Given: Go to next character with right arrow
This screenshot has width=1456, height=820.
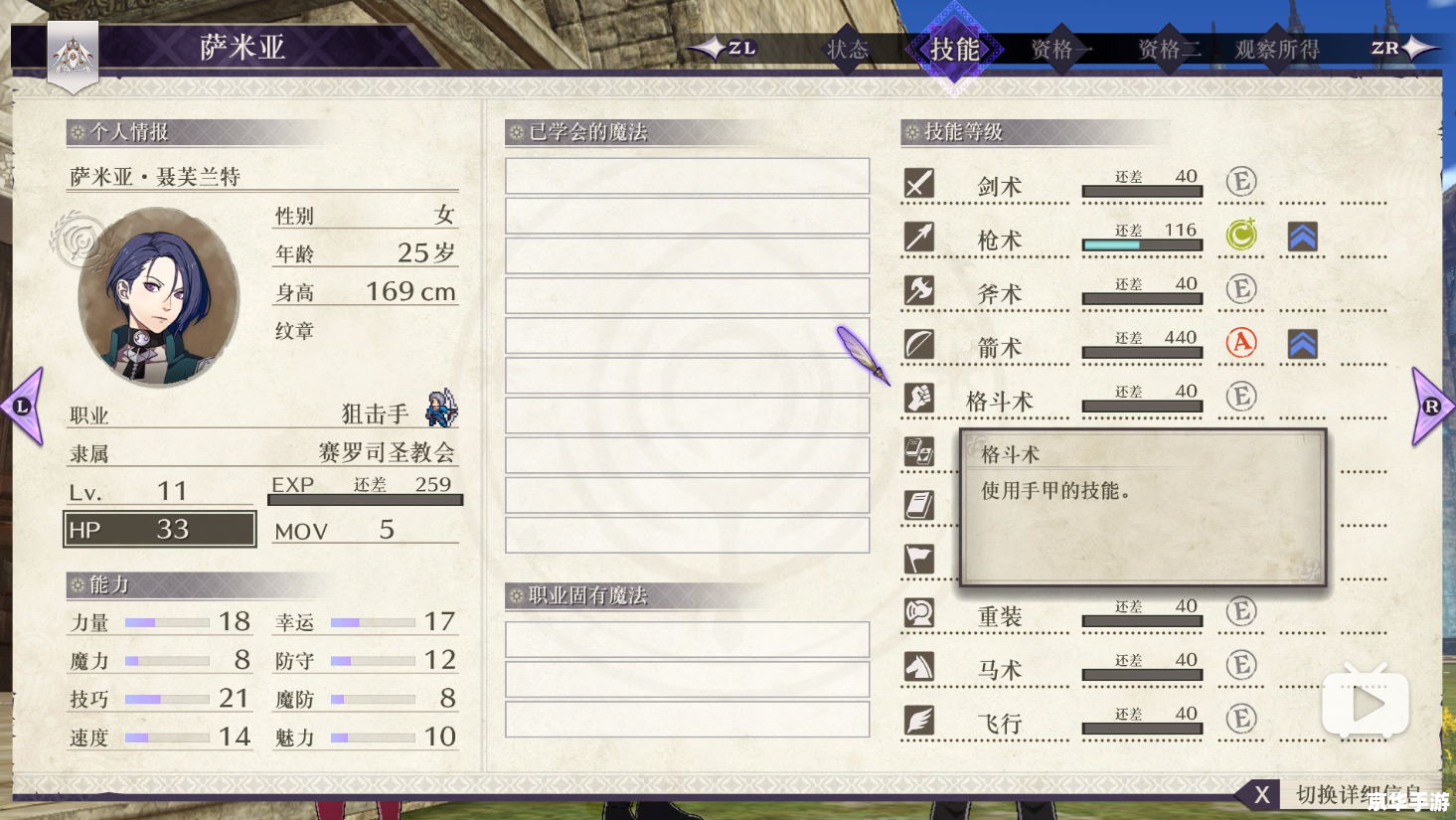Looking at the screenshot, I should pyautogui.click(x=1431, y=406).
